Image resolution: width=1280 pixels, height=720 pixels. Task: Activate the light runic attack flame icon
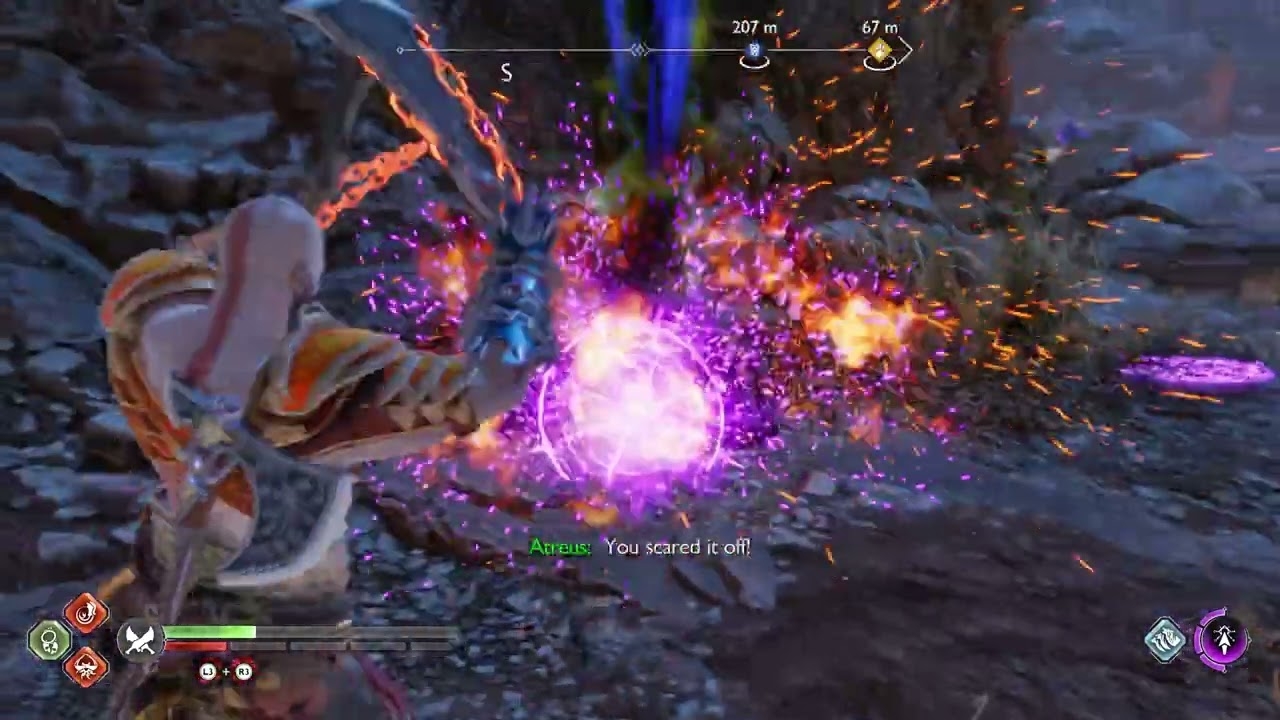(86, 615)
